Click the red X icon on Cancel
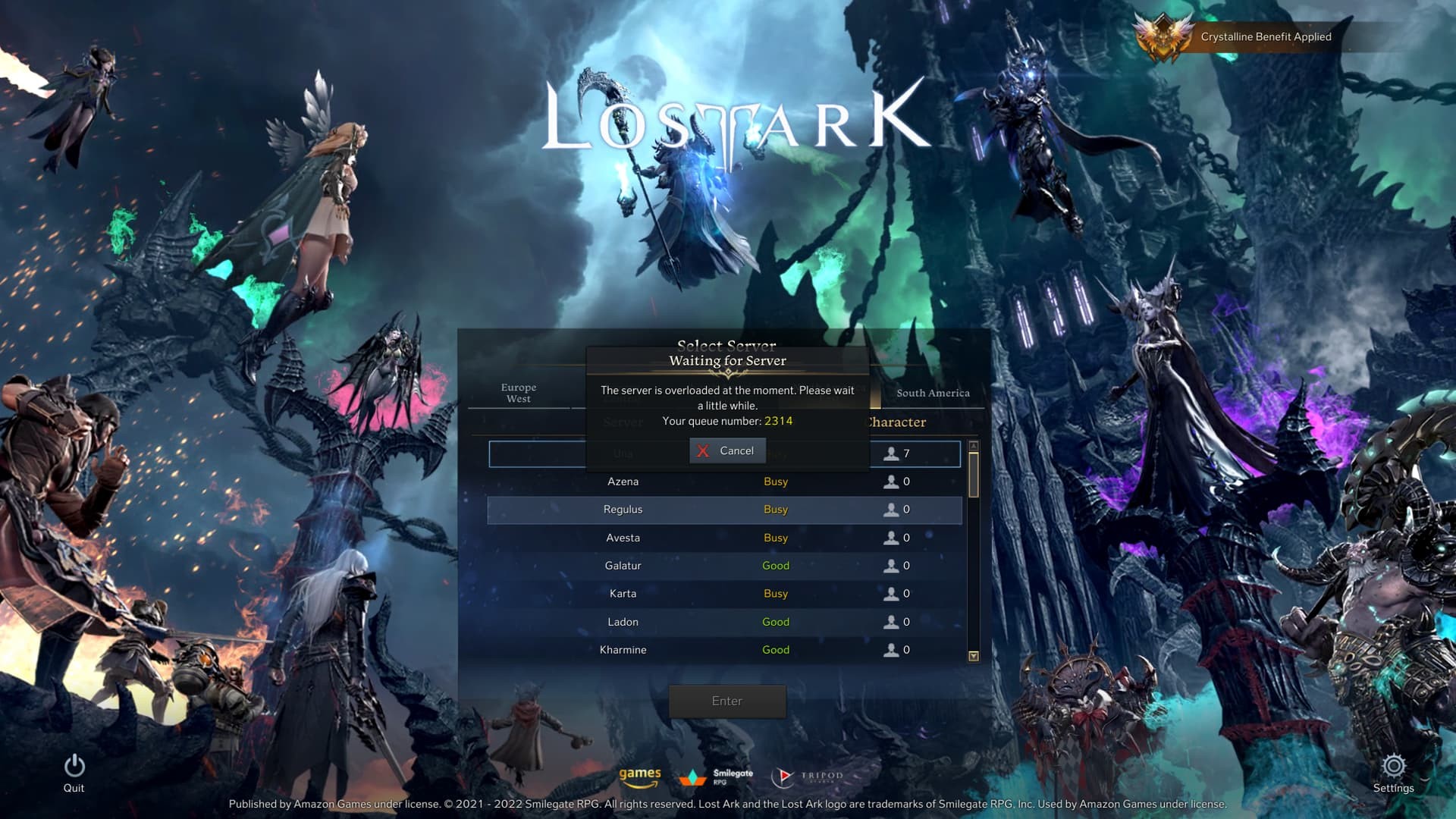The height and width of the screenshot is (819, 1456). 704,450
